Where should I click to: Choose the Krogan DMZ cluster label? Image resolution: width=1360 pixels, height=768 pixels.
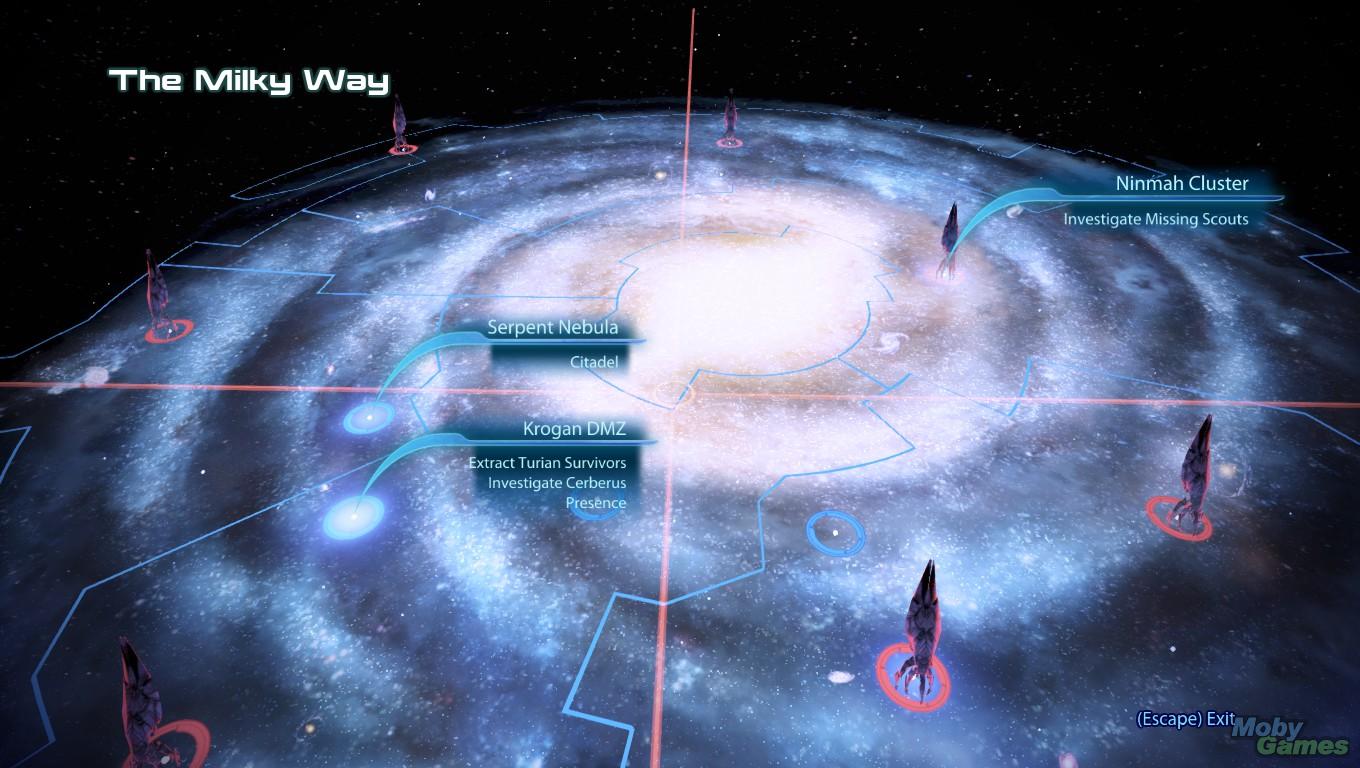coord(574,429)
